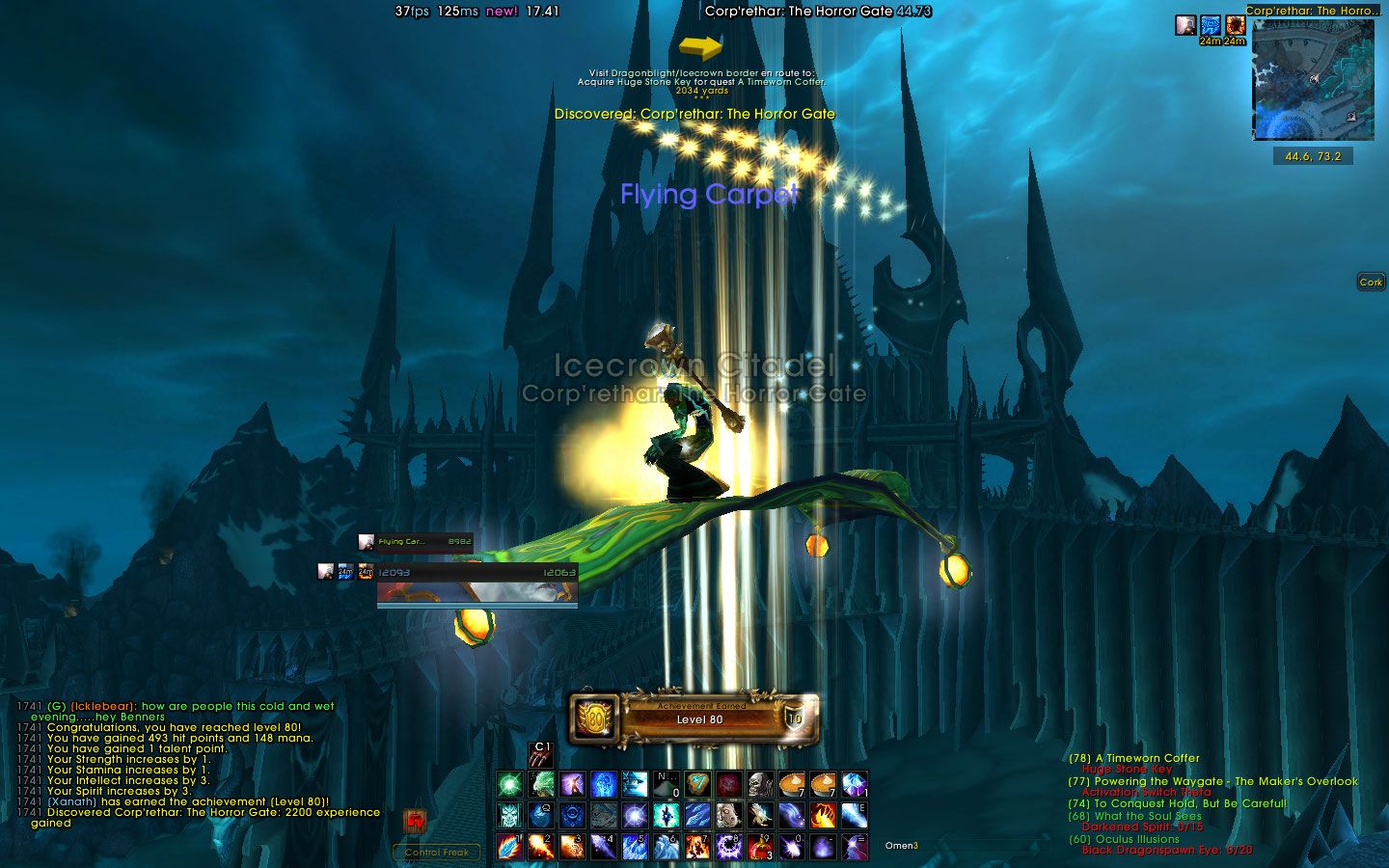
Task: Click the Level 80 achievement alert
Action: (x=696, y=719)
